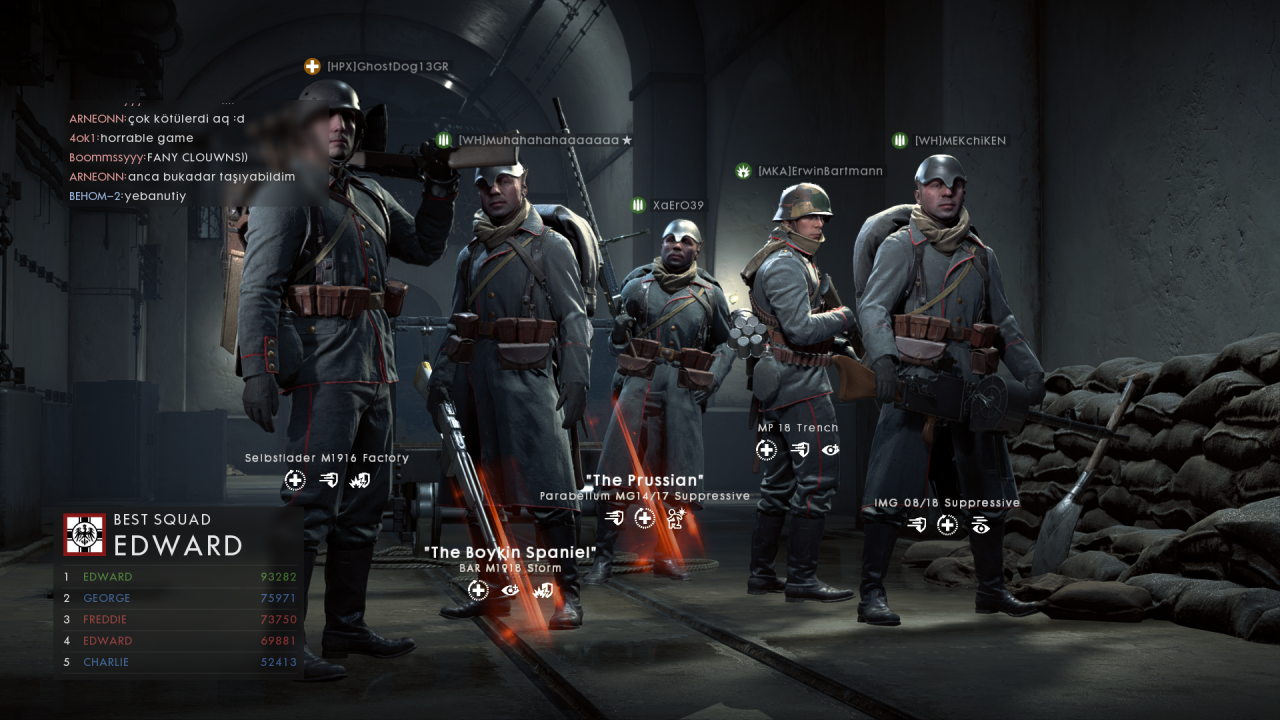Select the "The Prussian" weapon label
Screen dimensions: 1280x720
coord(644,481)
